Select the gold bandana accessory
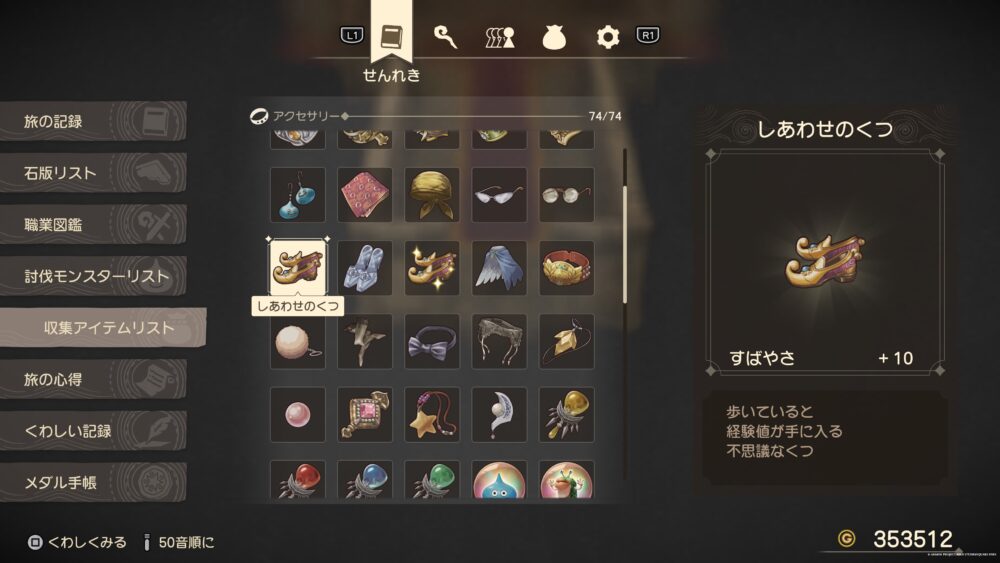 click(431, 195)
